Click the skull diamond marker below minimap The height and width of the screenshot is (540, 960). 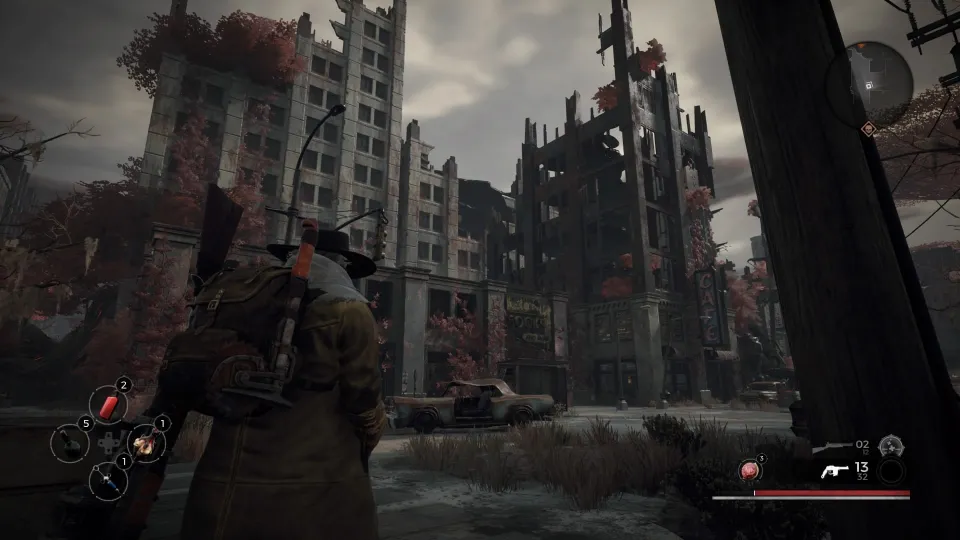click(x=868, y=129)
